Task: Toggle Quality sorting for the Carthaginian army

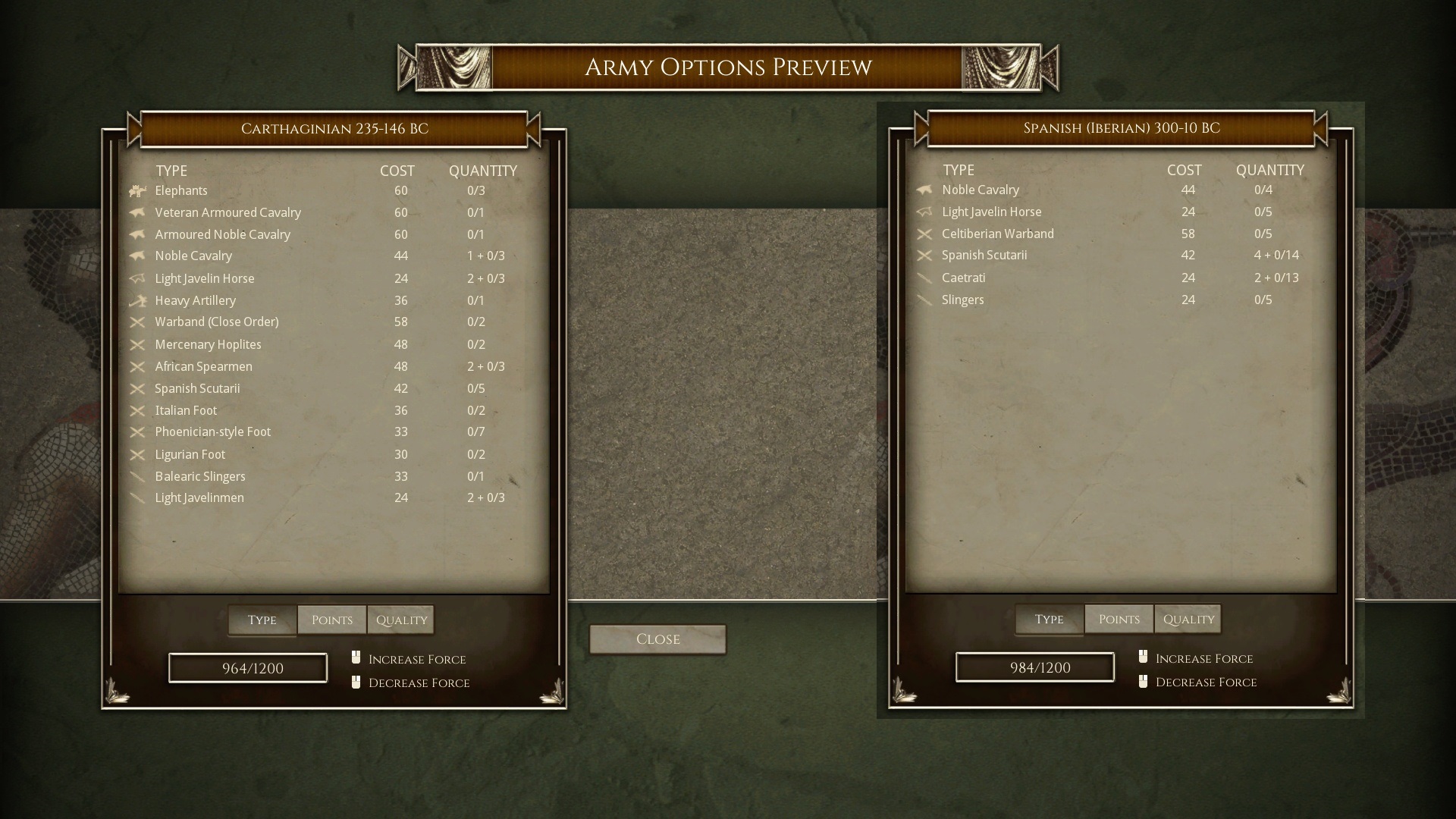Action: click(400, 620)
